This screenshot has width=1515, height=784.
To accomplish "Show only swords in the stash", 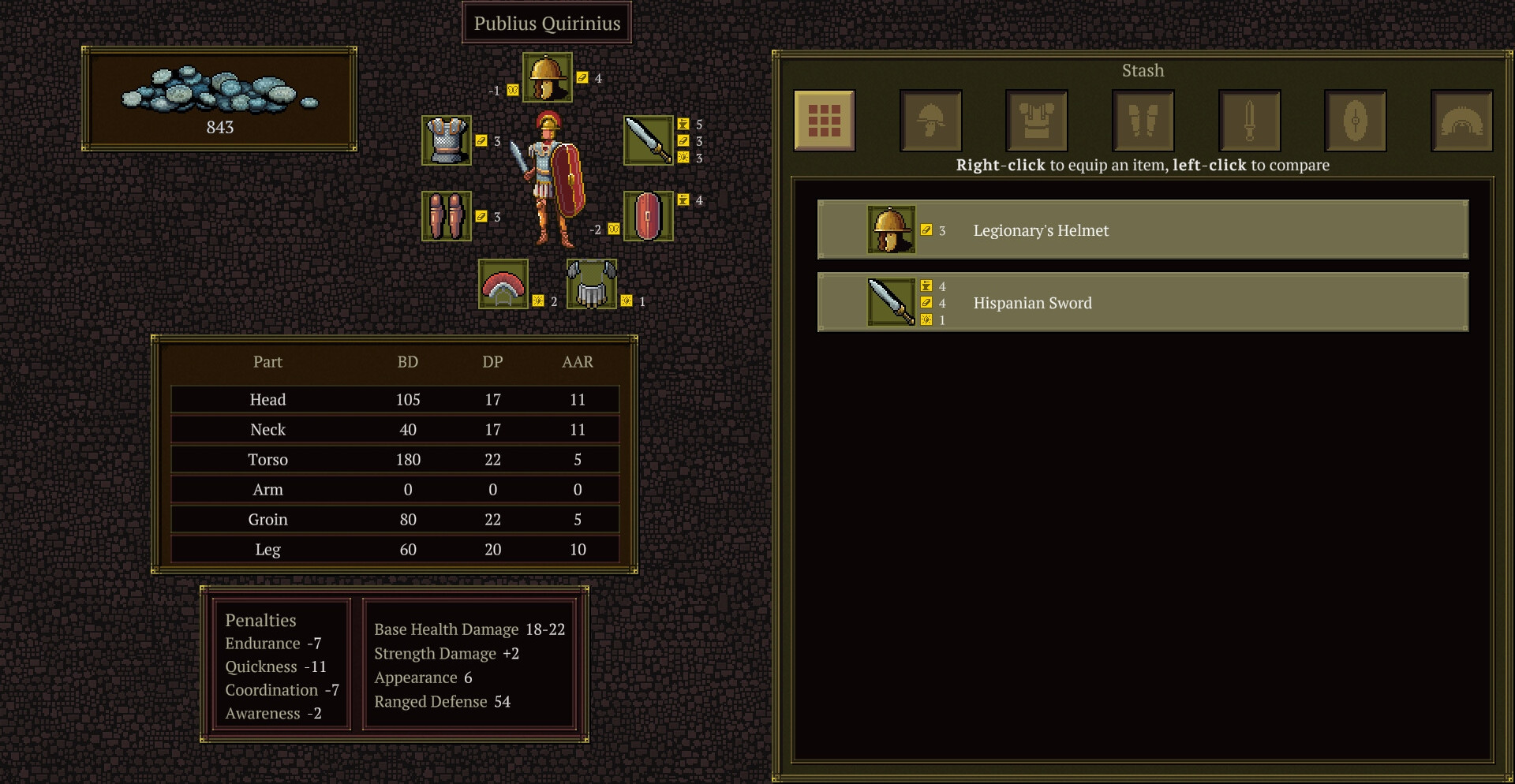I will coord(1249,121).
